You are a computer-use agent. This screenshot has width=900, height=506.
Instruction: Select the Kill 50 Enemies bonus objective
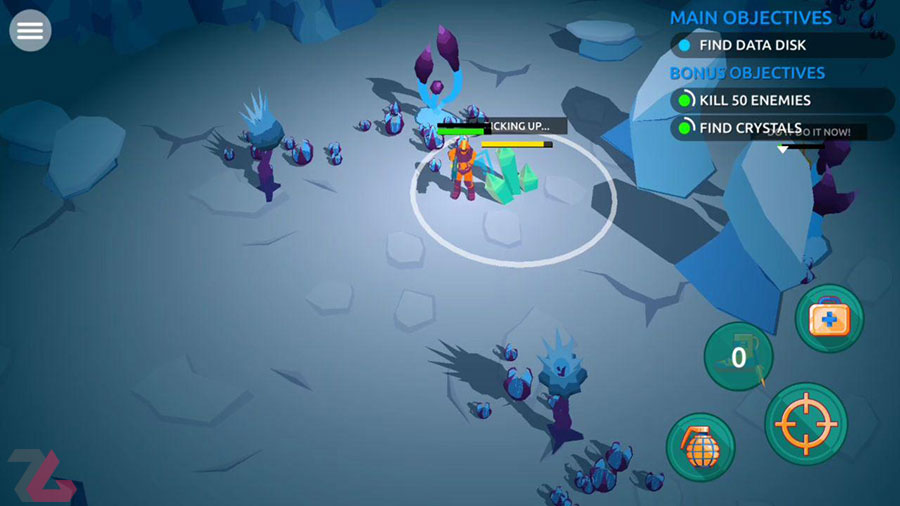tap(782, 100)
